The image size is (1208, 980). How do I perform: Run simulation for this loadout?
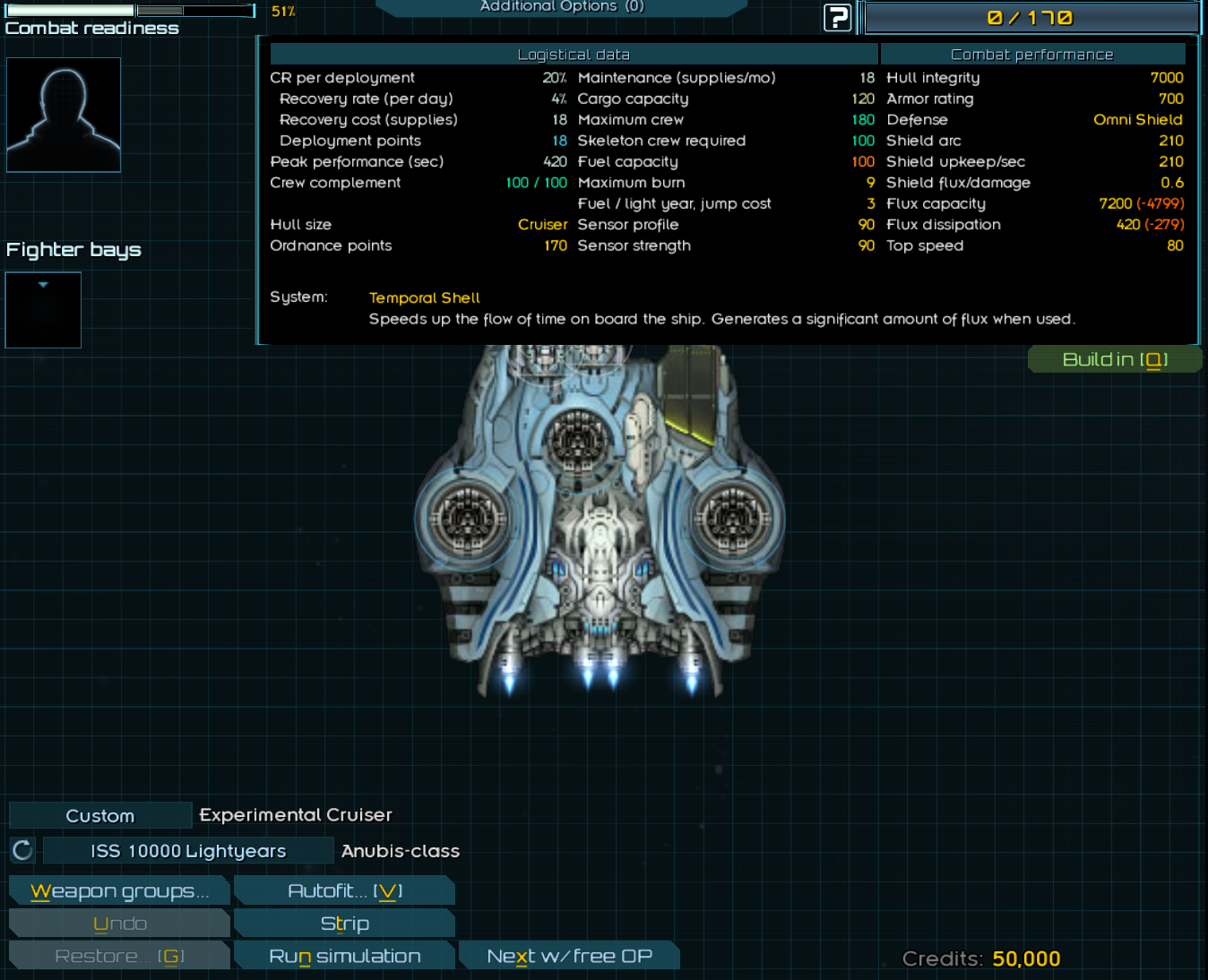coord(345,956)
